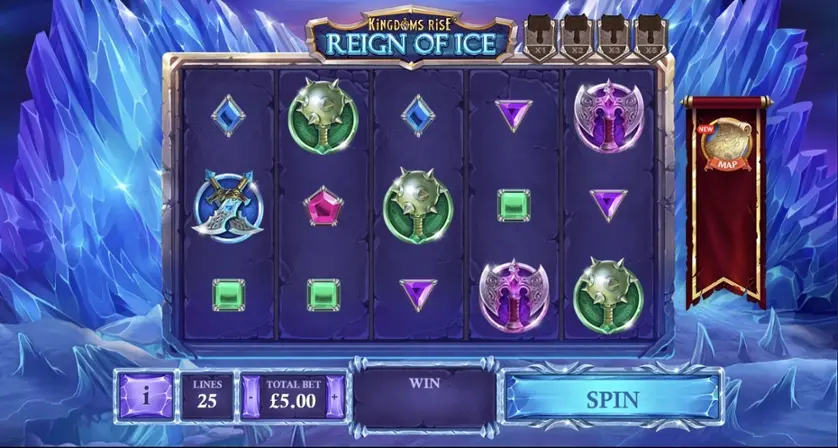Increase the total bet amount
The image size is (838, 448).
pos(336,398)
